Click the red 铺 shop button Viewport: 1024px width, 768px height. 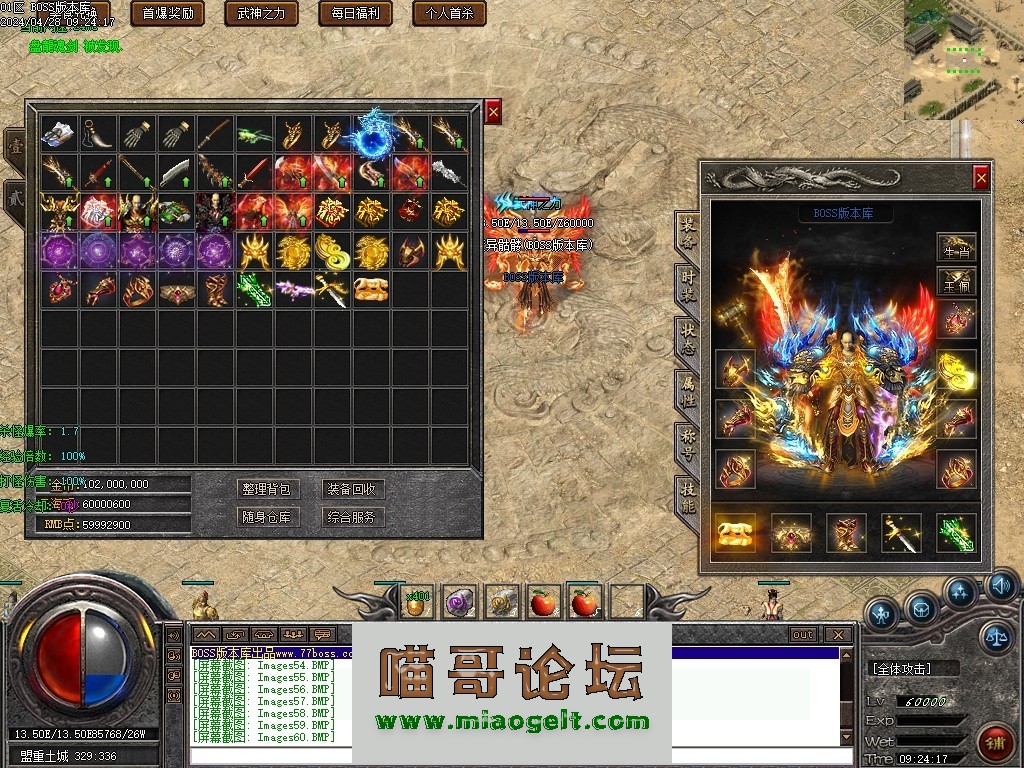992,742
